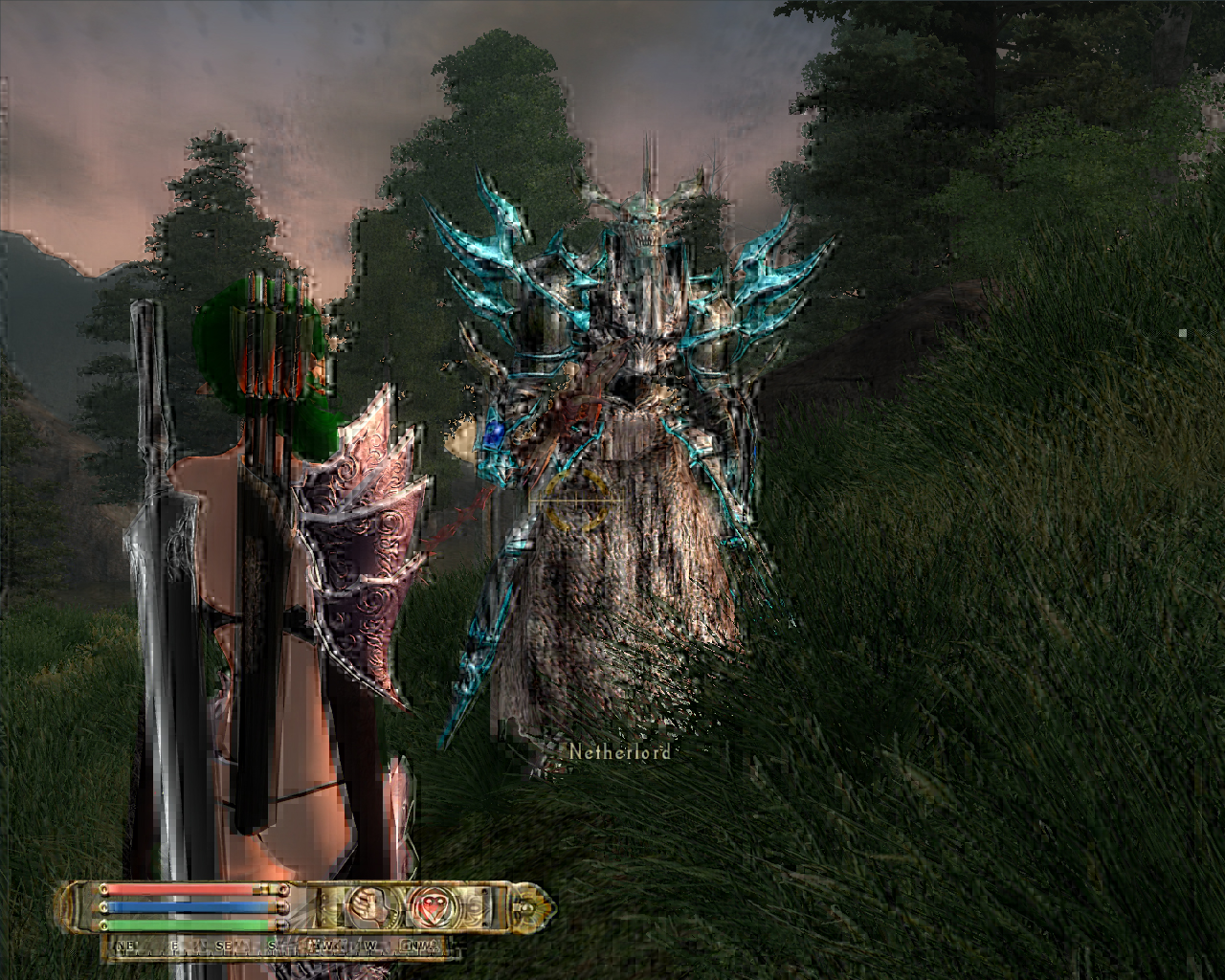Image resolution: width=1225 pixels, height=980 pixels.
Task: Click the compass direction strip
Action: (x=278, y=947)
